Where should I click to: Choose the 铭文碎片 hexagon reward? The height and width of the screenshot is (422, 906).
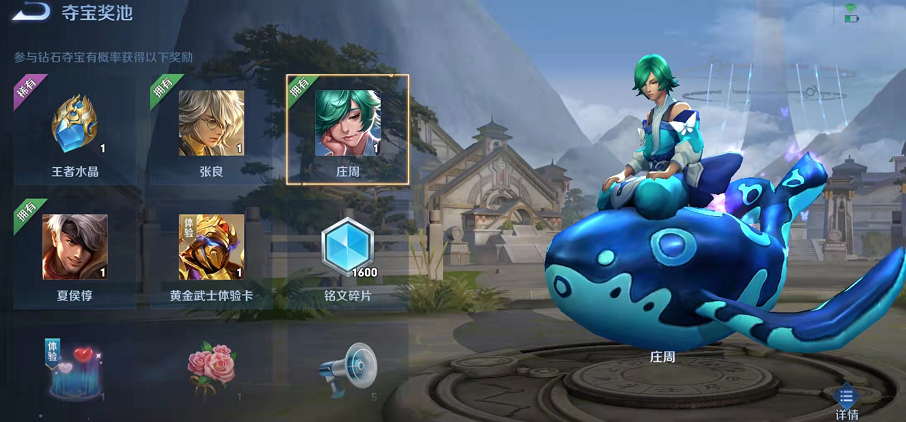[347, 248]
